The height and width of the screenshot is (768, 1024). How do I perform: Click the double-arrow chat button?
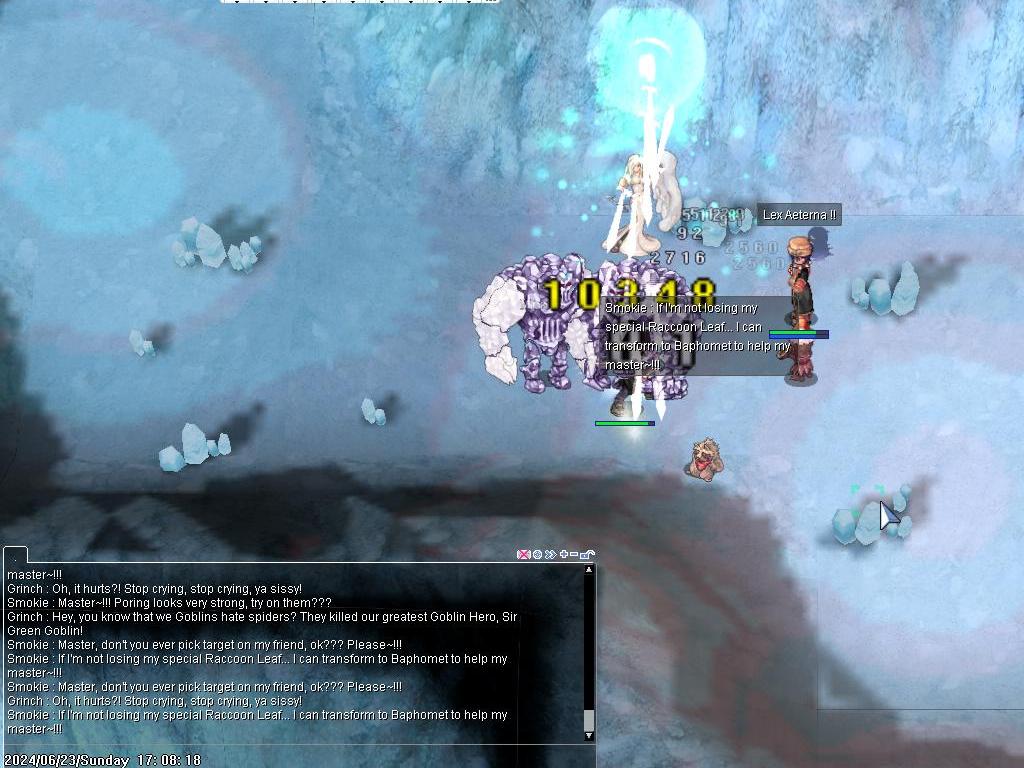550,554
